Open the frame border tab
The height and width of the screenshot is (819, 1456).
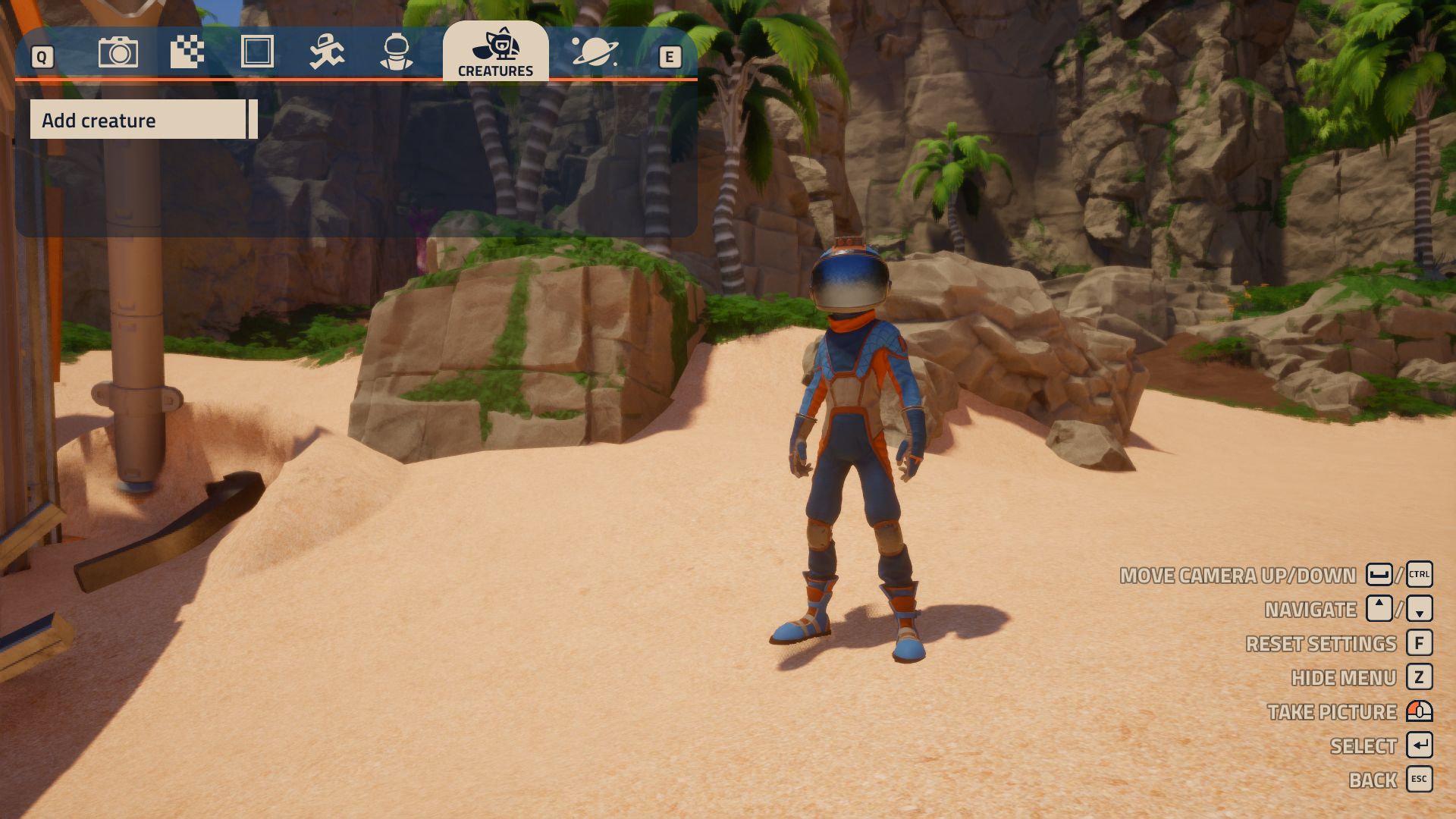coord(257,52)
